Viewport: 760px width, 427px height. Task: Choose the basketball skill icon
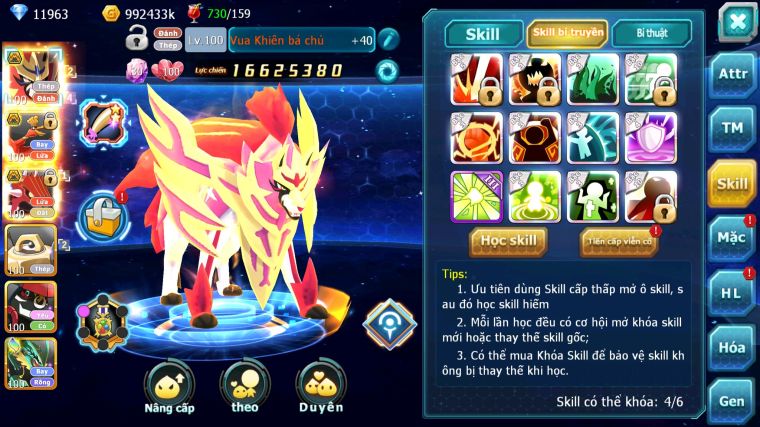tap(476, 138)
